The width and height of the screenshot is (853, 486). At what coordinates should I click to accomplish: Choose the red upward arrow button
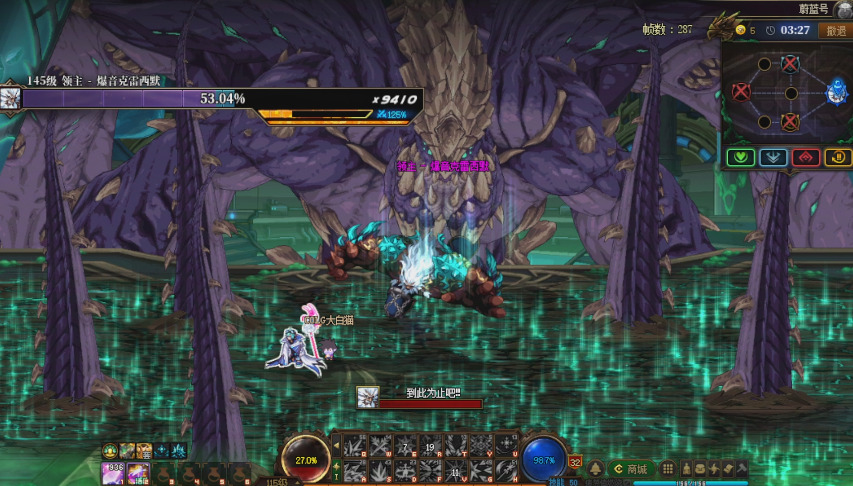pos(805,157)
